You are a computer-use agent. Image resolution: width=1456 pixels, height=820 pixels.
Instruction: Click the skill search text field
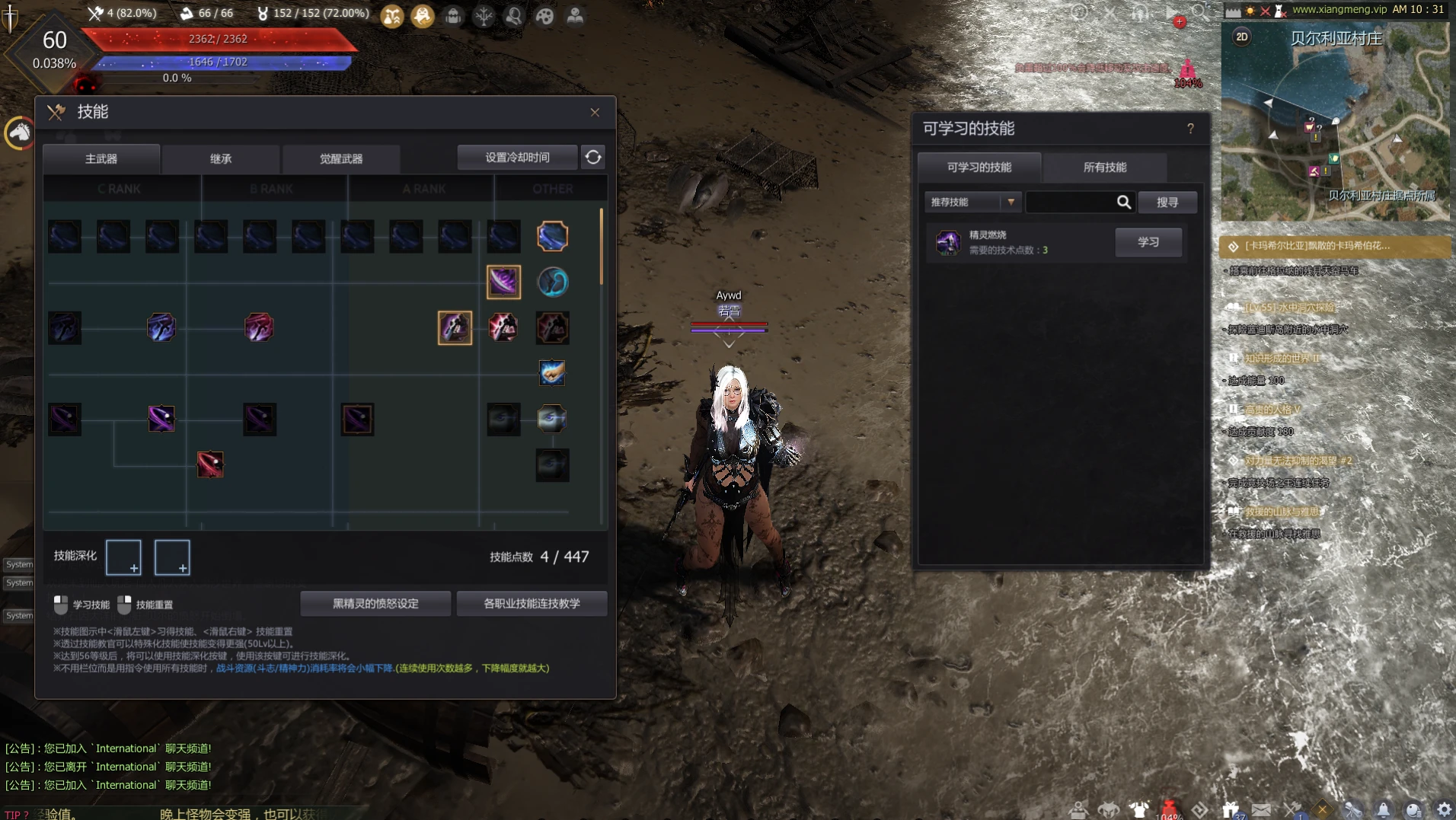pos(1070,203)
